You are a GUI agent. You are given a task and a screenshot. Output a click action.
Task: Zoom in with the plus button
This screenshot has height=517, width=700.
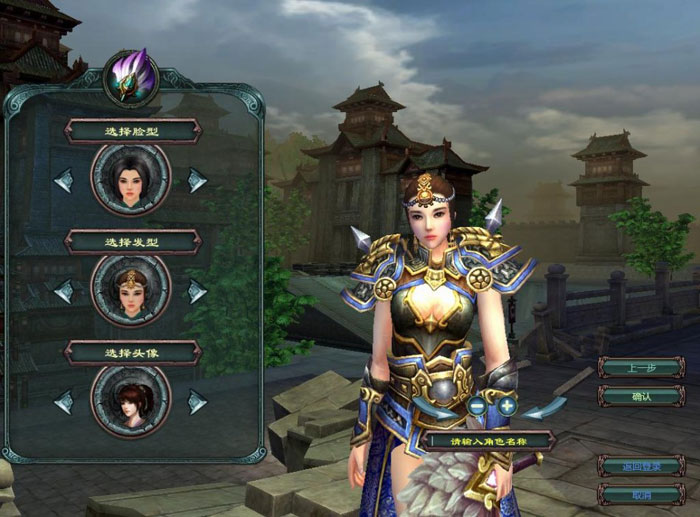[x=507, y=407]
